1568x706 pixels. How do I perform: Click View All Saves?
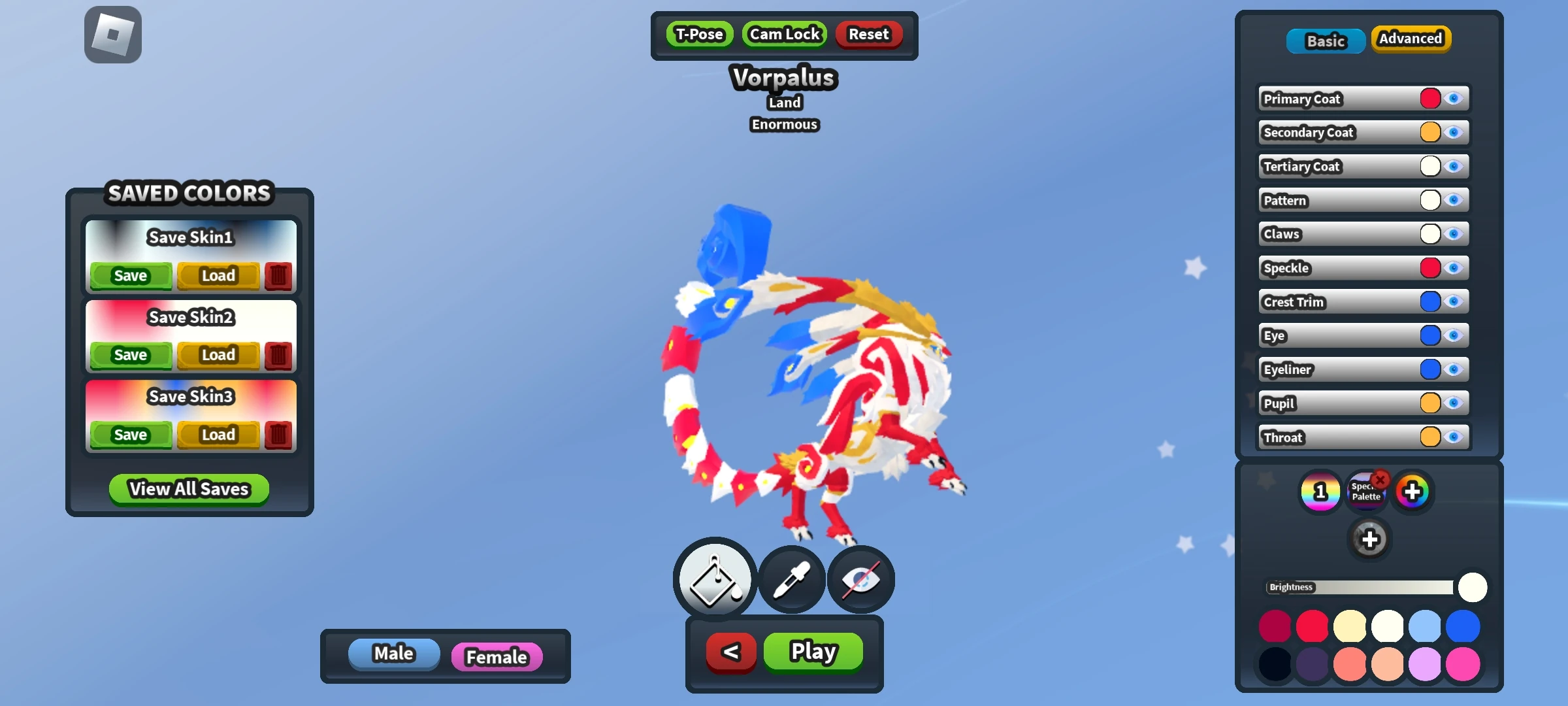point(188,489)
